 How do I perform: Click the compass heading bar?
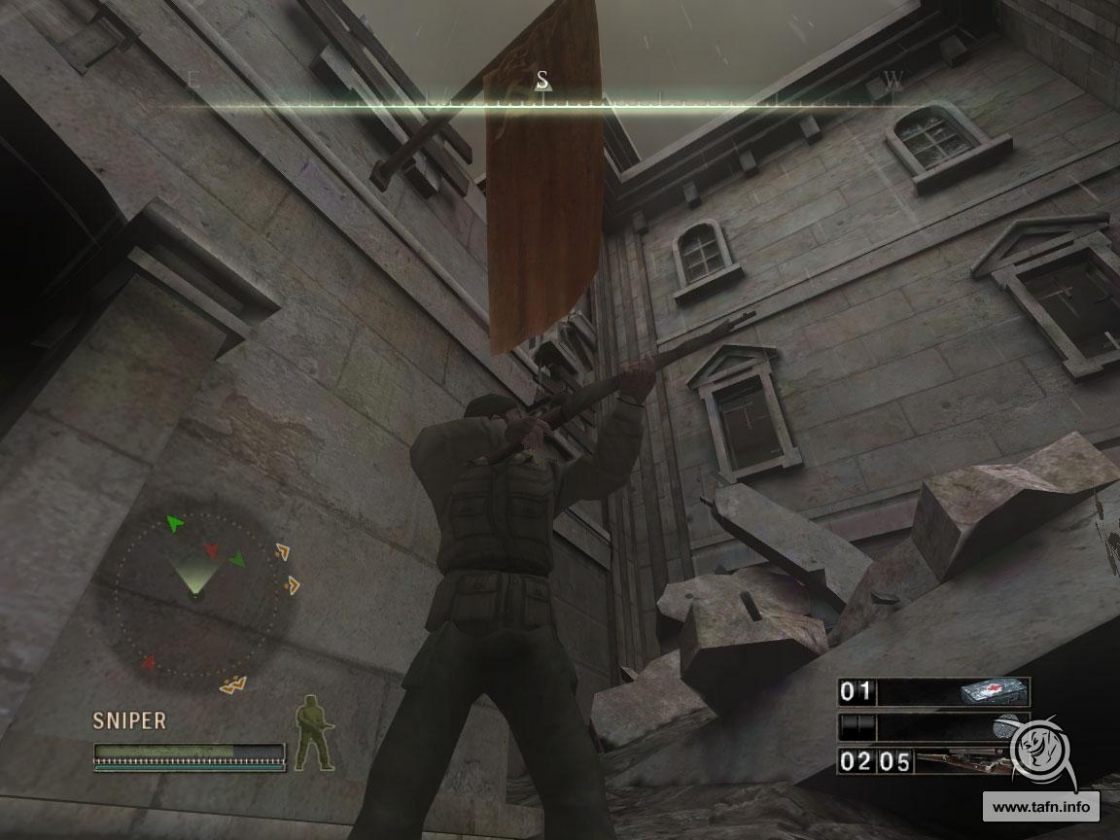543,103
